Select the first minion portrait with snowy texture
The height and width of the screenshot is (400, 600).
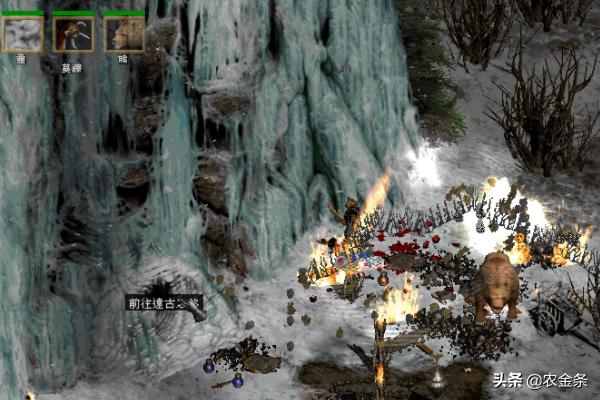(22, 34)
